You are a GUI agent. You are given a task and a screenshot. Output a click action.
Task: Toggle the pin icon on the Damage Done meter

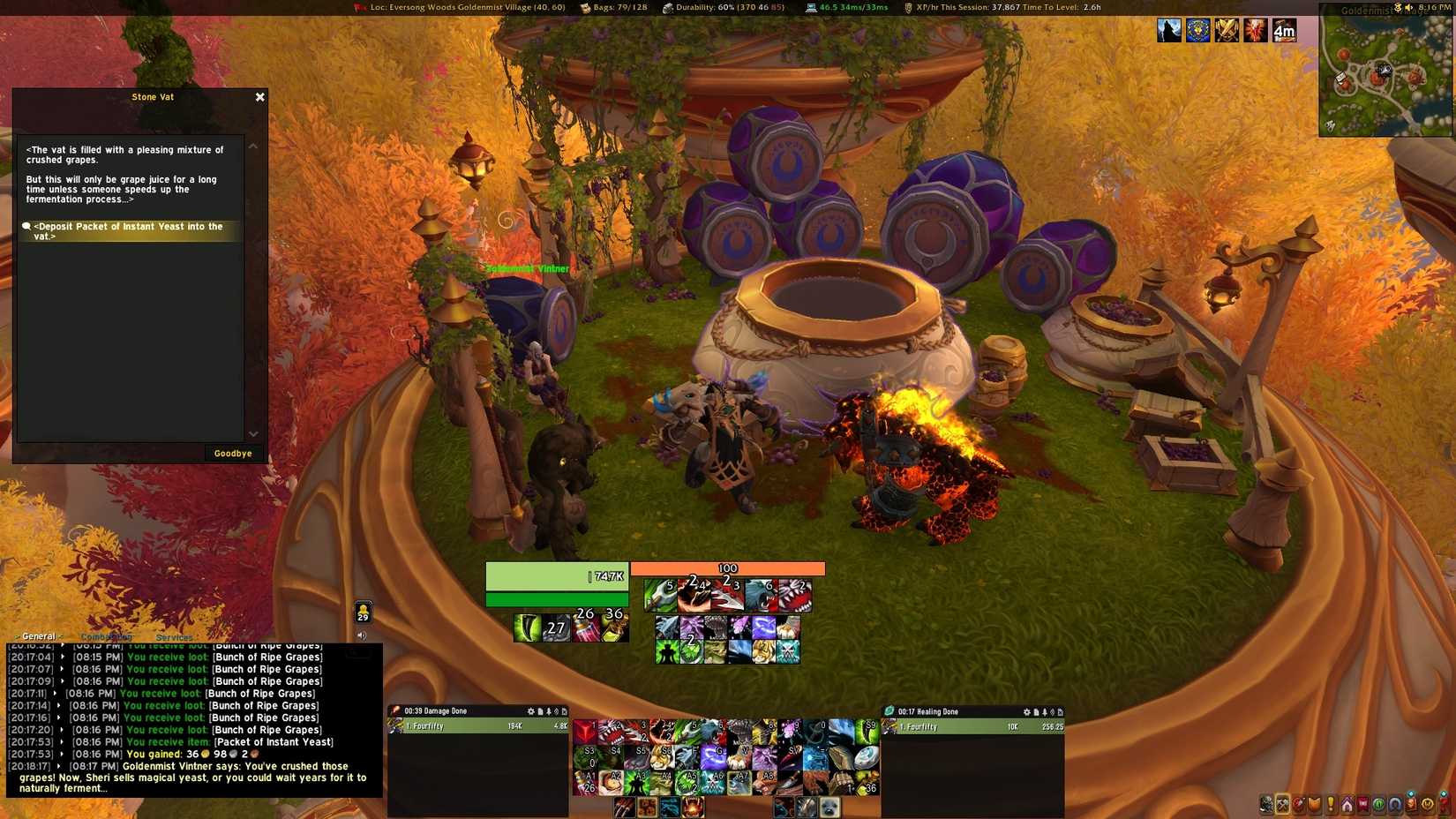coord(549,710)
